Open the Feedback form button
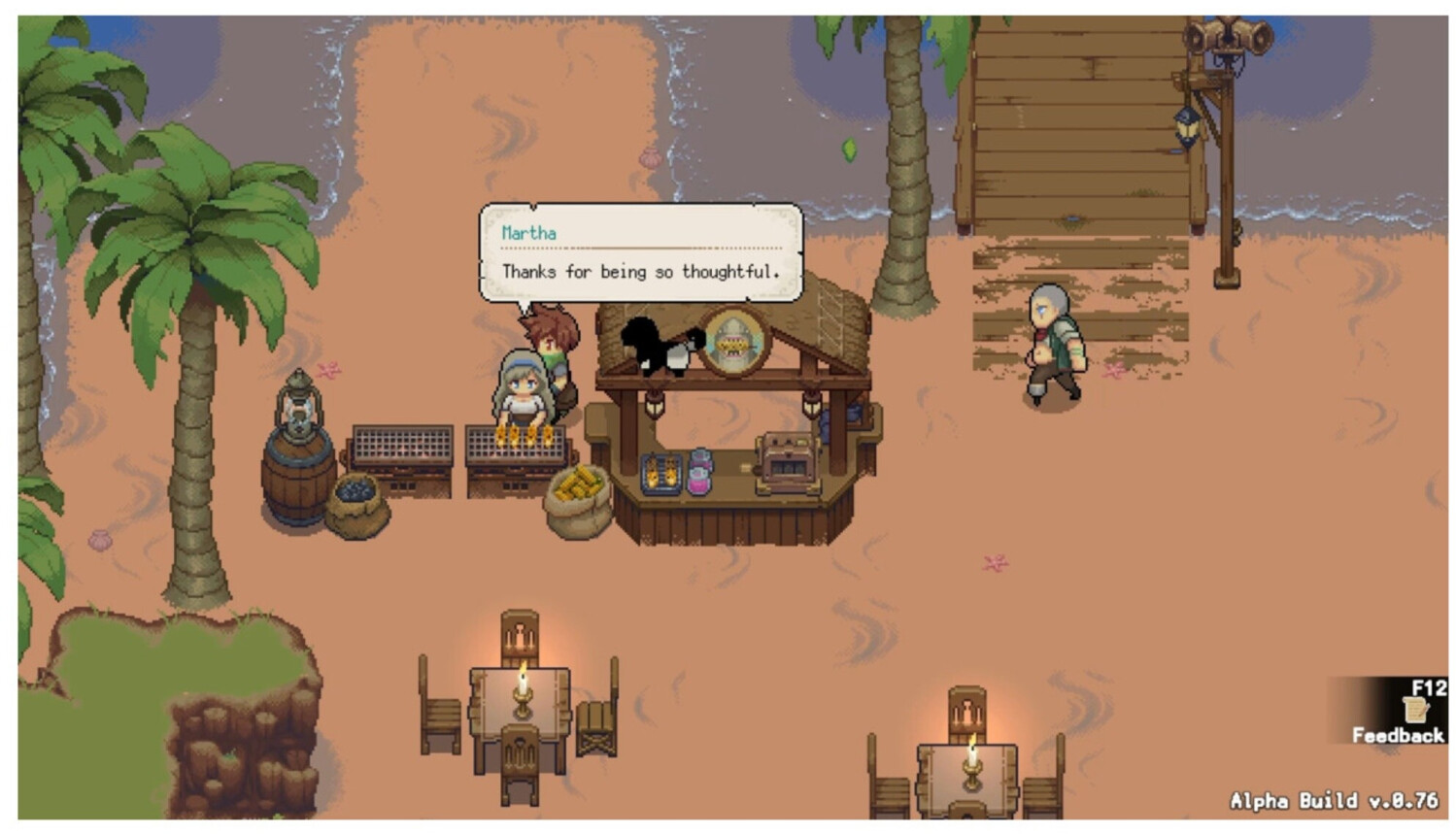This screenshot has width=1456, height=834. point(1397,714)
